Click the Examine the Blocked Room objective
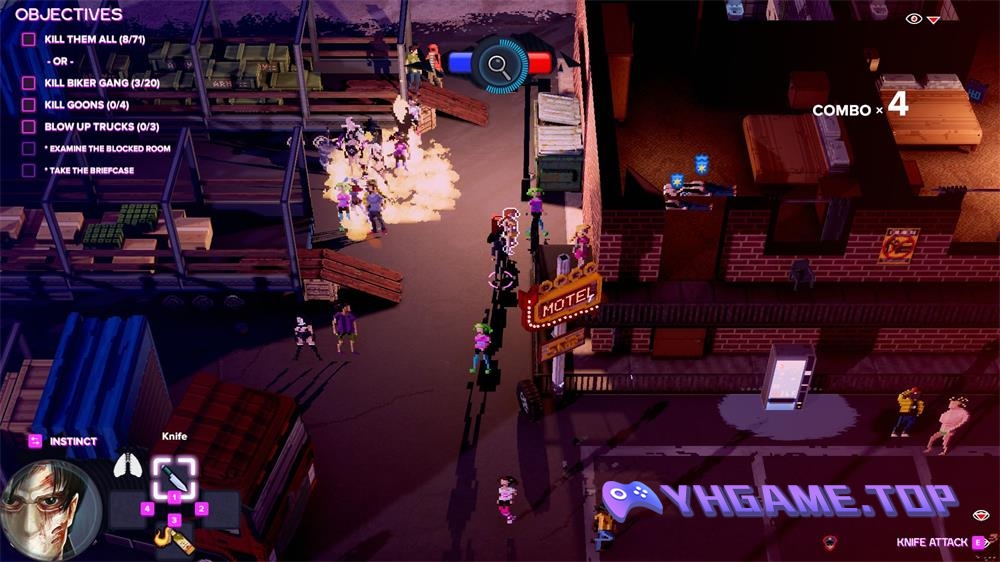Image resolution: width=1000 pixels, height=562 pixels. click(107, 149)
